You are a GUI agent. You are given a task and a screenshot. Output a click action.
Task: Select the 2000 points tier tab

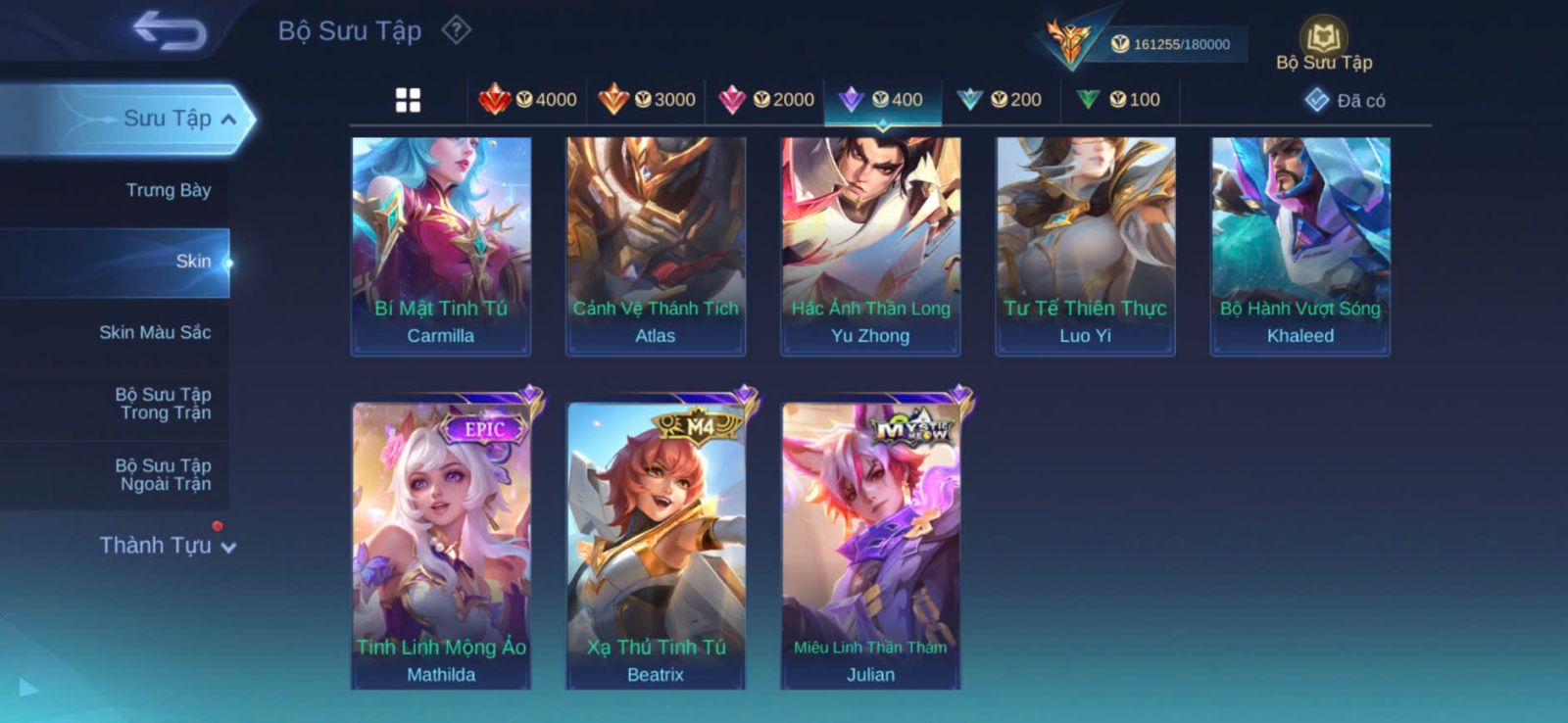766,100
